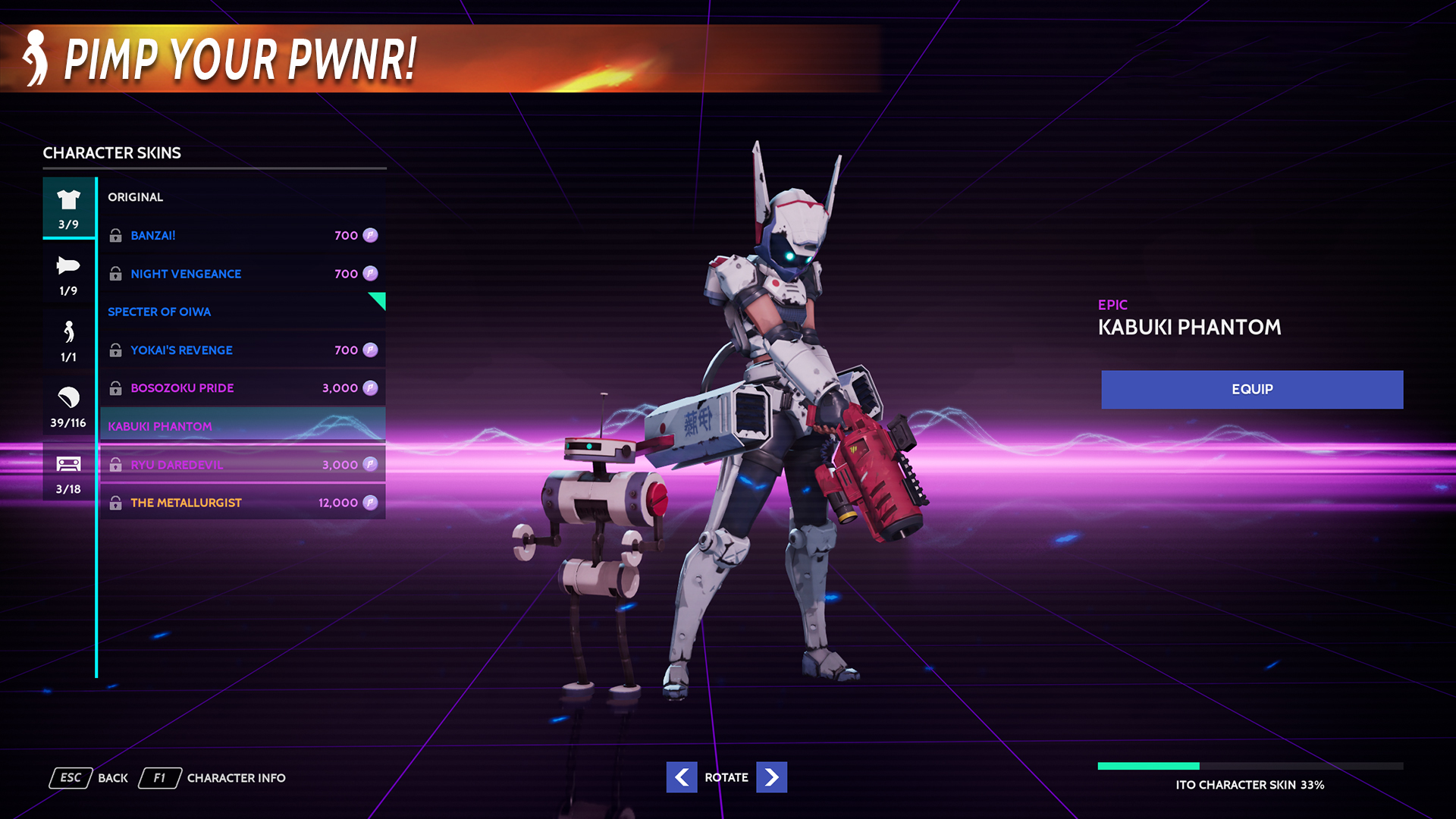The image size is (1456, 819).
Task: Click the currency icon beside BANZAI! price
Action: coord(369,235)
